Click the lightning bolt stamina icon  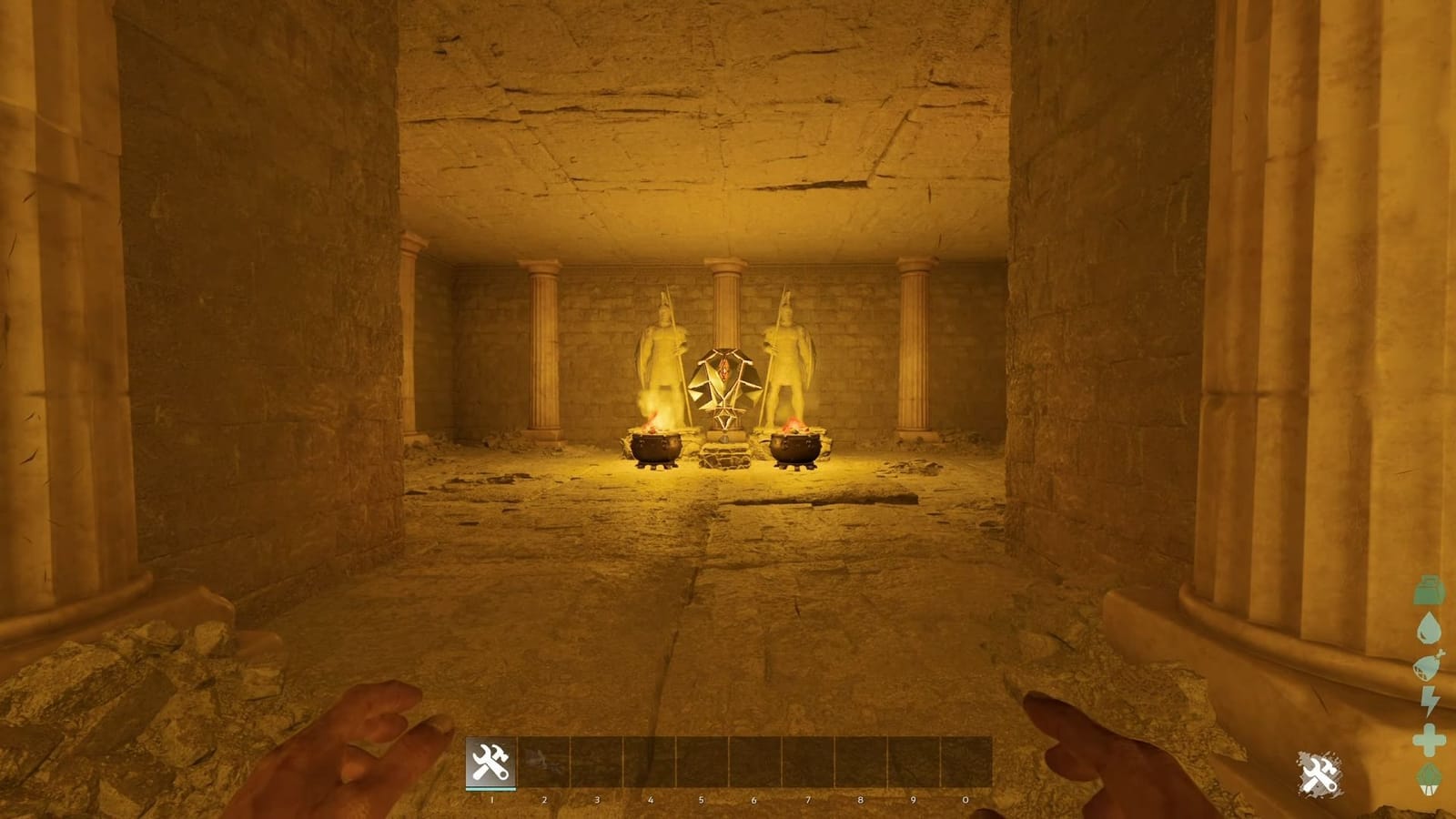1430,699
